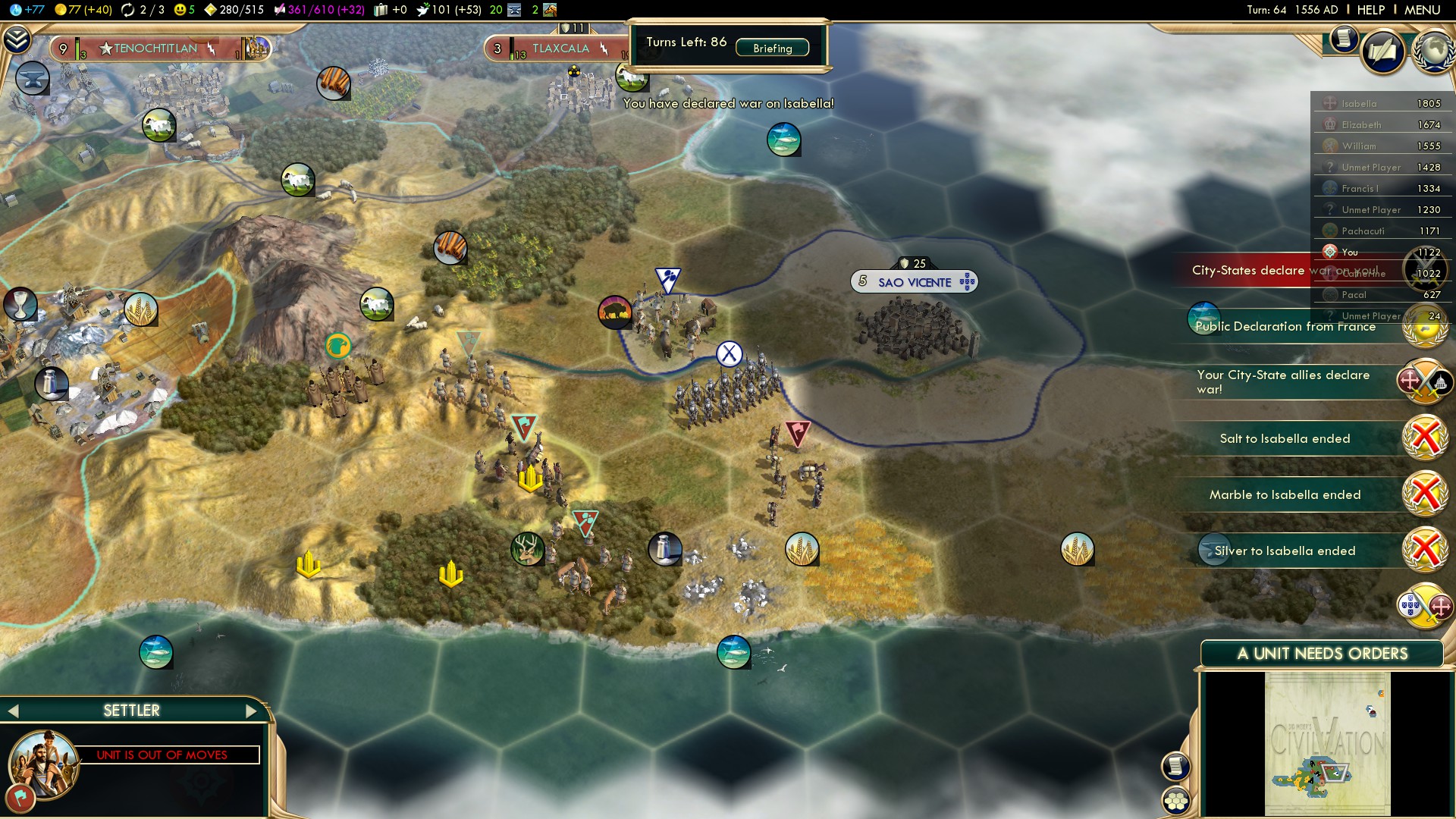Open the scroll-and-quill advisor button
This screenshot has width=1456, height=819.
pos(1382,52)
